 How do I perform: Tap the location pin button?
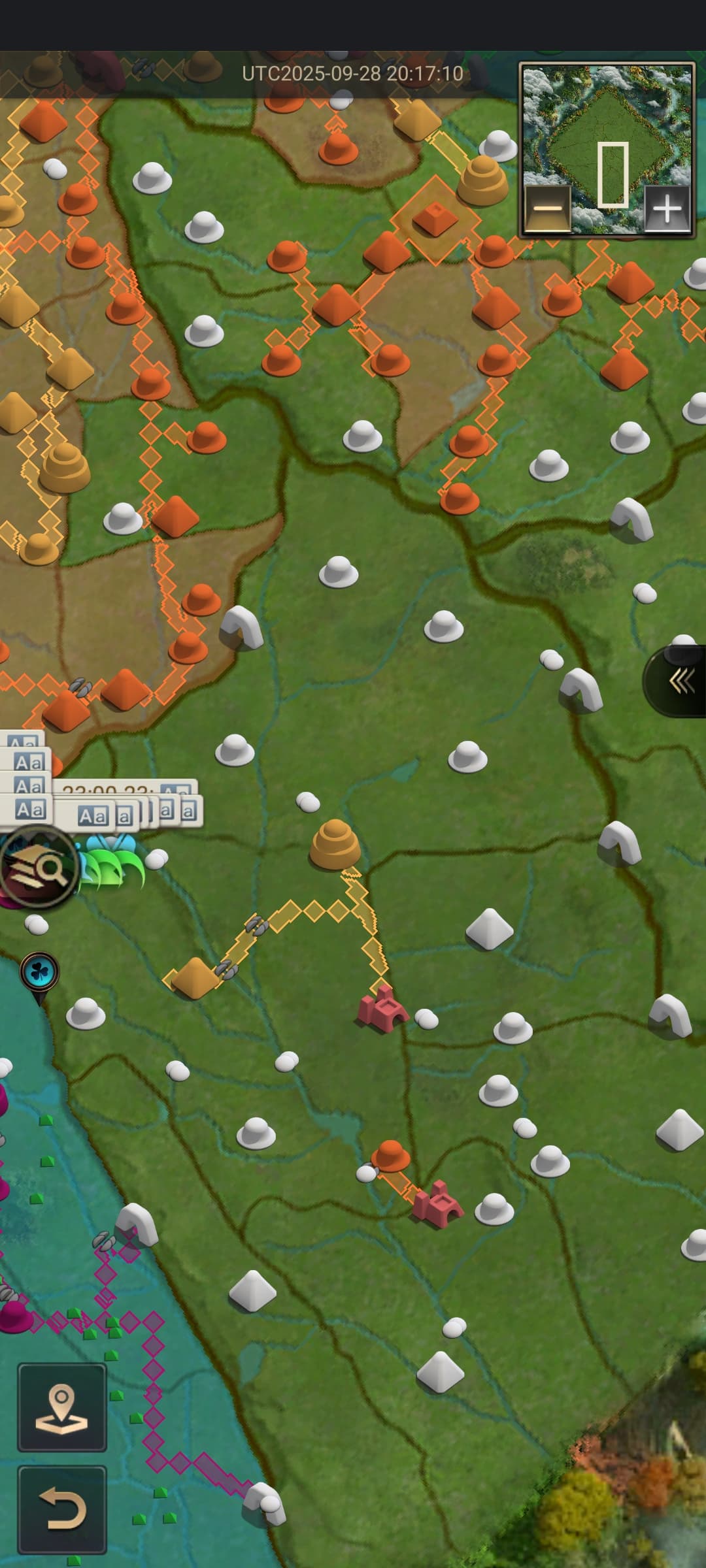62,1408
